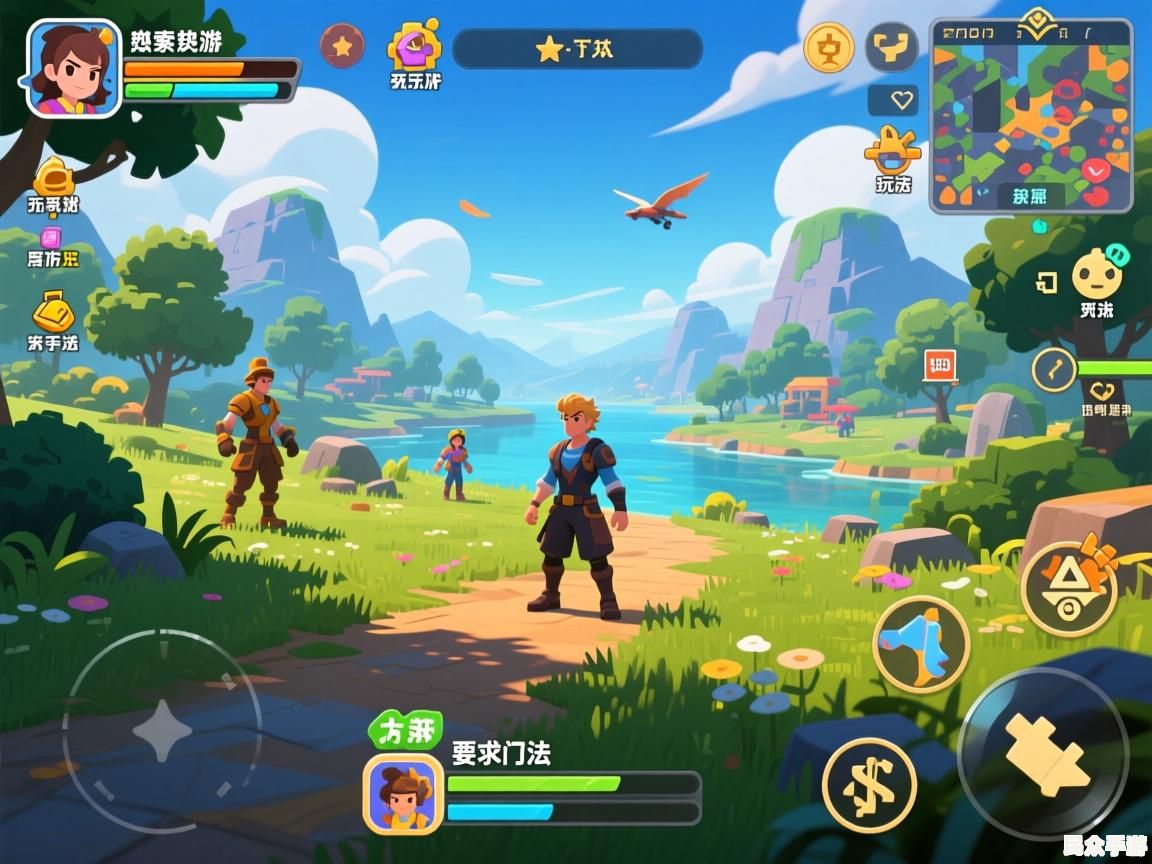Click the gold coin currency icon
Viewport: 1152px width, 864px height.
pos(829,47)
